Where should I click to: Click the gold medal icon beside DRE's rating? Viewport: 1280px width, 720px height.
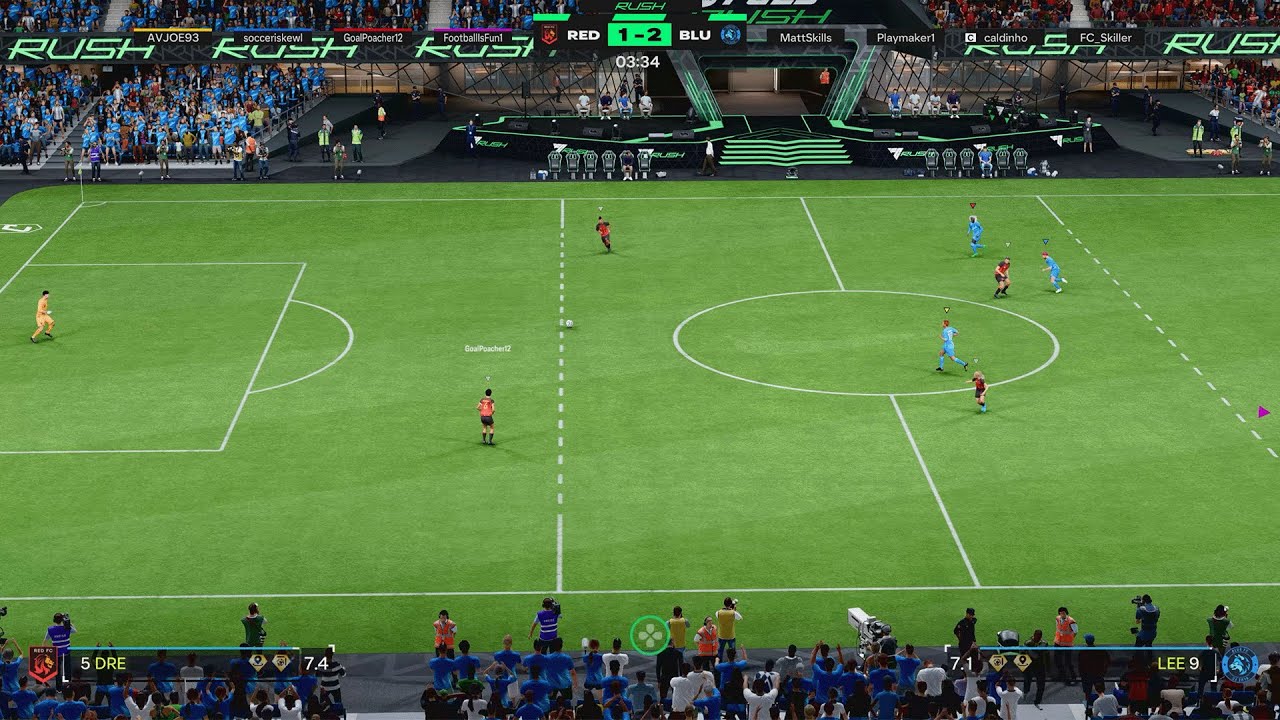click(x=280, y=662)
